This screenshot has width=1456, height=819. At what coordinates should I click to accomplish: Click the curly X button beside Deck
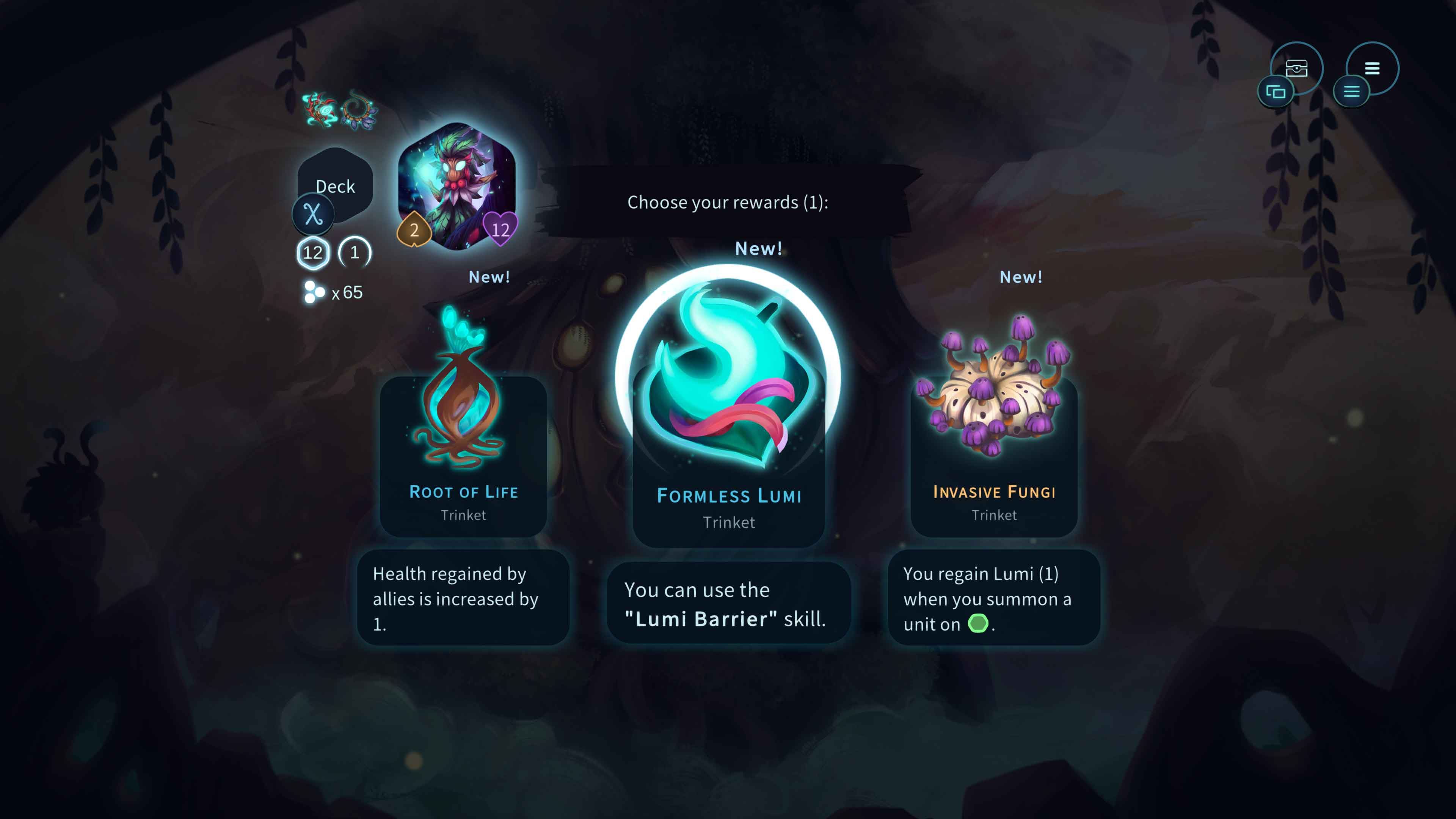coord(313,214)
